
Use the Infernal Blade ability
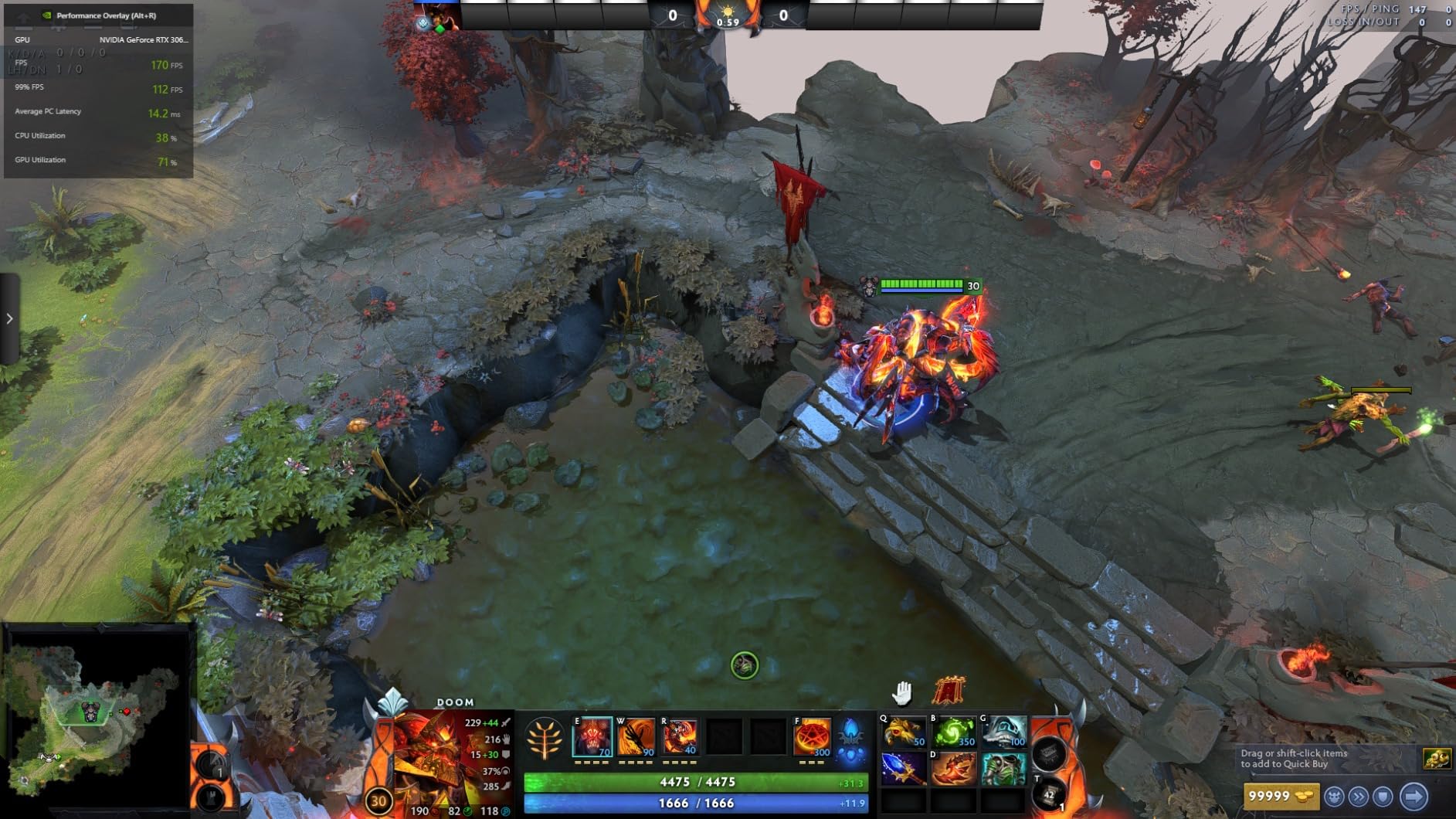click(680, 737)
